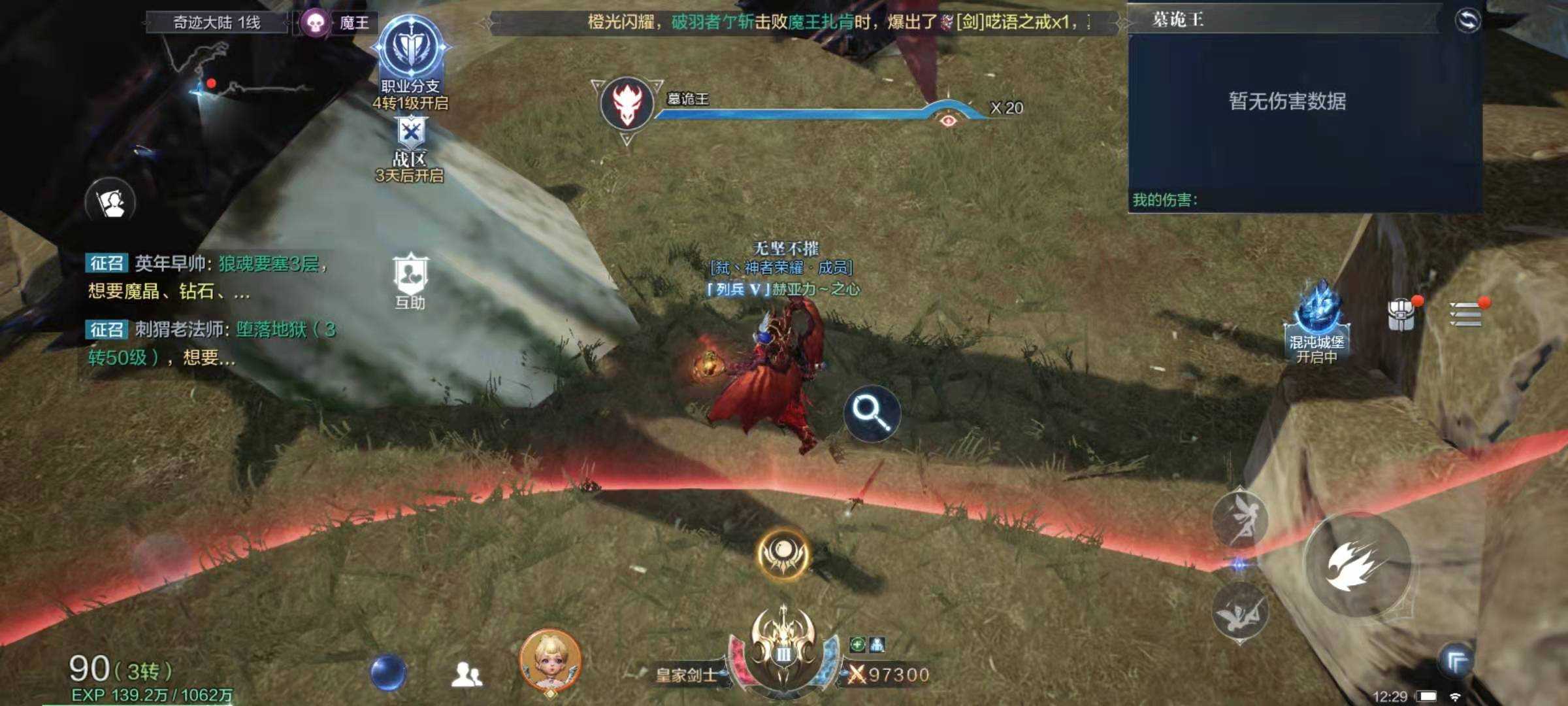Tap the magnifier search icon near the character

pos(872,414)
